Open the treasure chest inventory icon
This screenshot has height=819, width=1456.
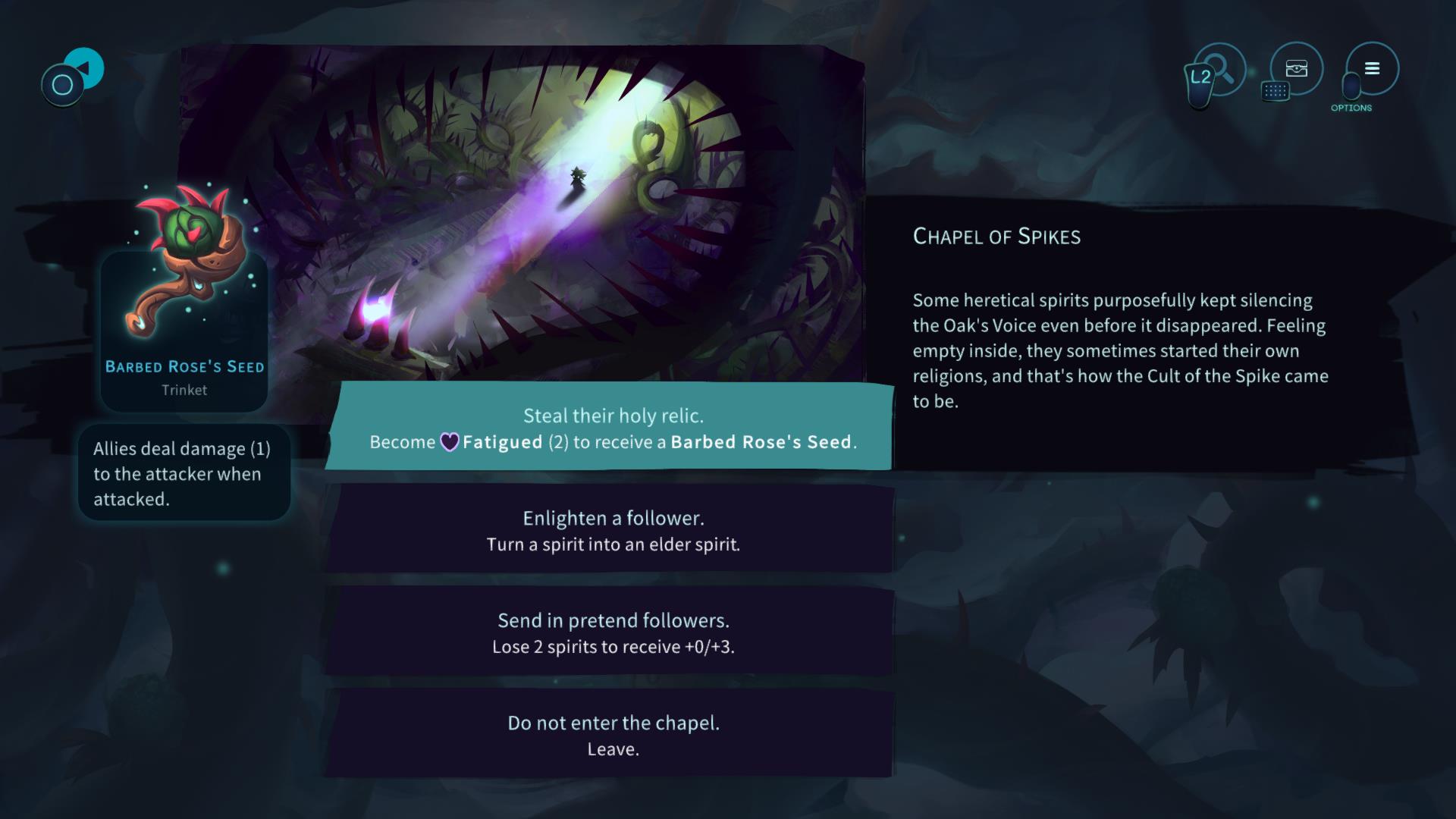(1297, 69)
